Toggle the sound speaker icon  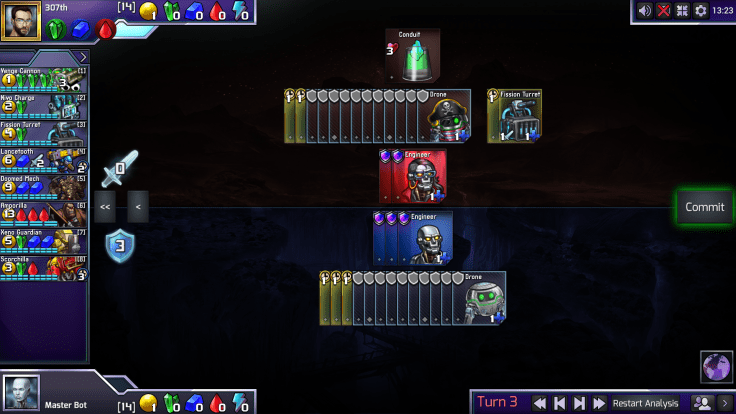coord(646,10)
